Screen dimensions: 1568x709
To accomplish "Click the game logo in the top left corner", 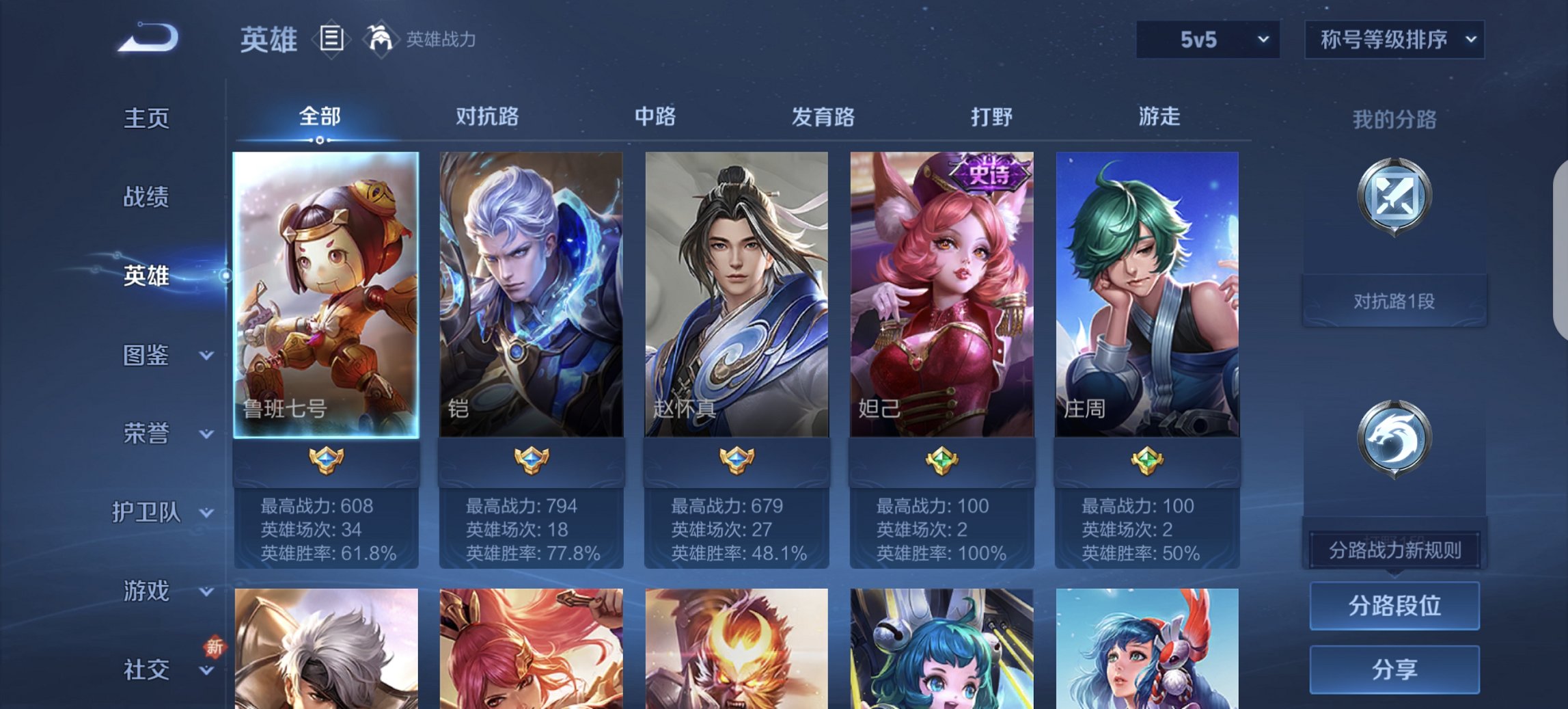I will click(x=147, y=38).
